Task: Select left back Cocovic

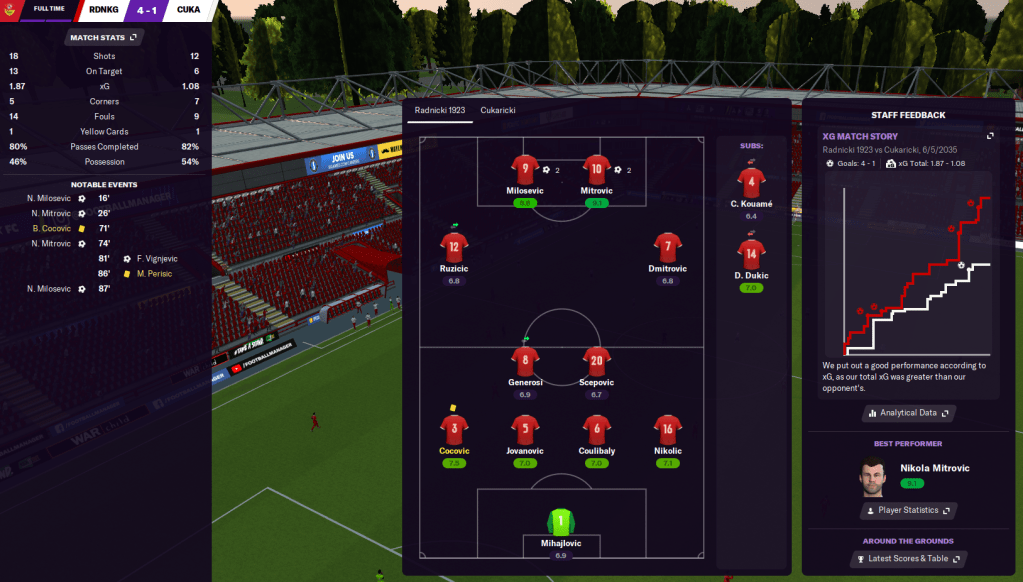Action: [x=454, y=430]
